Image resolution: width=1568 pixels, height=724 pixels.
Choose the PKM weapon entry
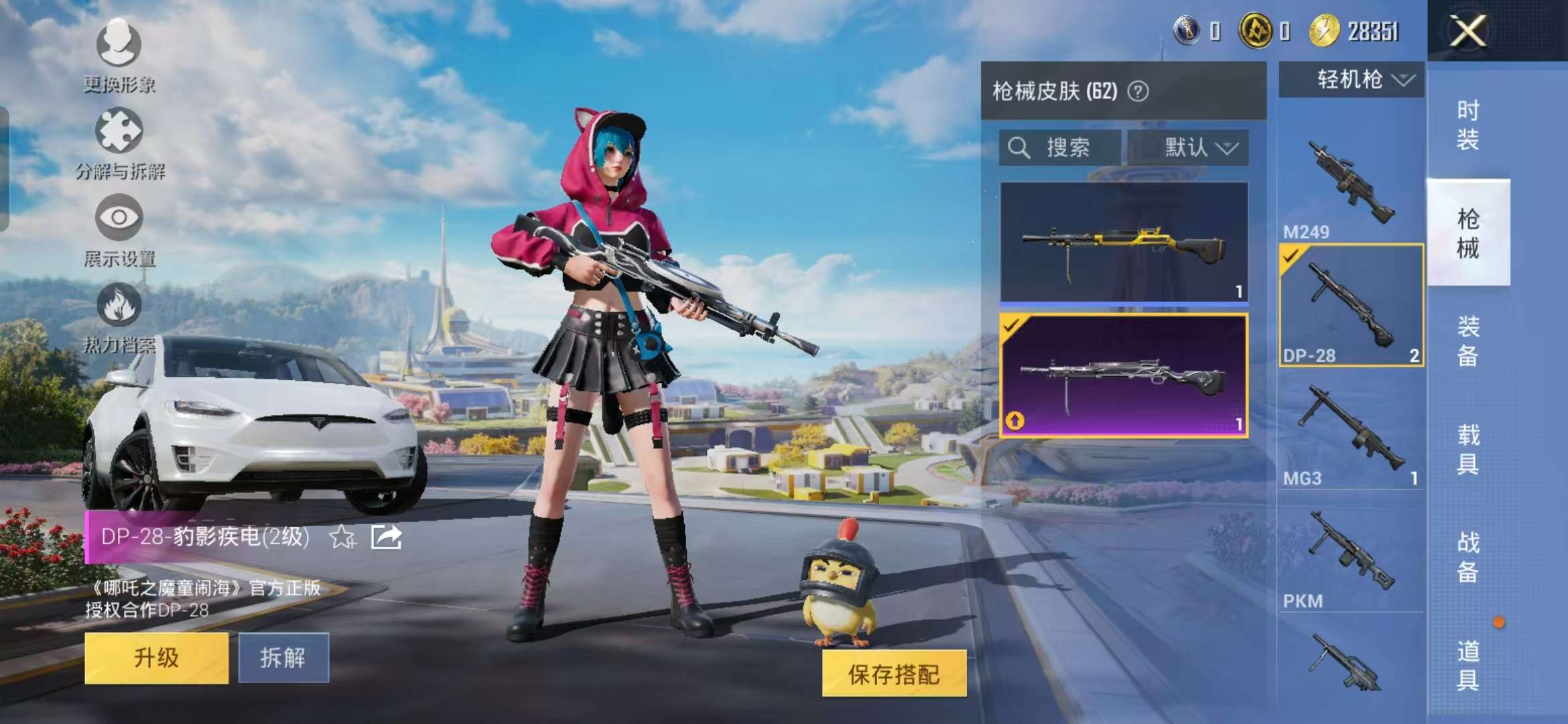pyautogui.click(x=1350, y=556)
